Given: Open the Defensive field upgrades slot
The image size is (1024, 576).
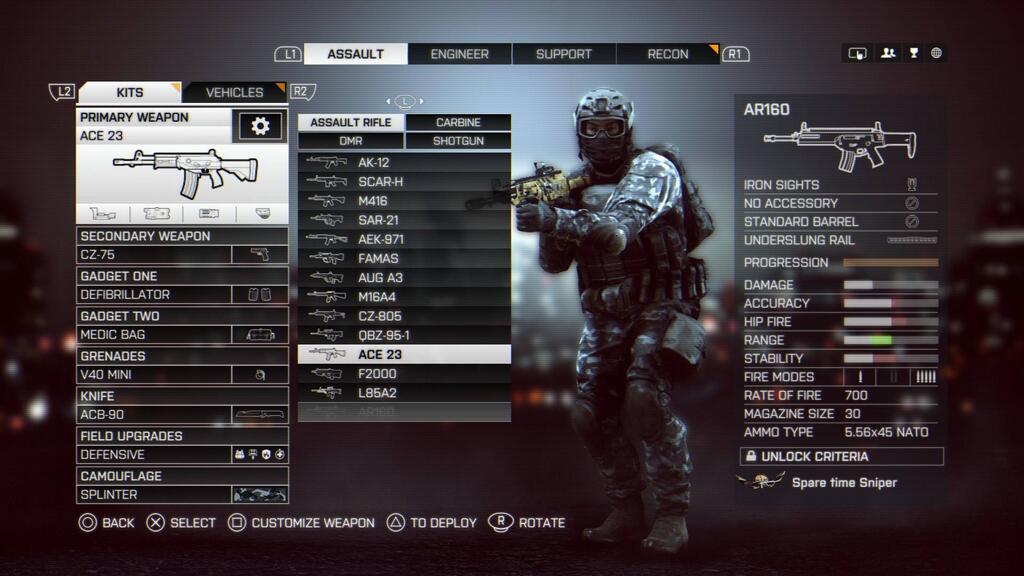Looking at the screenshot, I should point(183,455).
